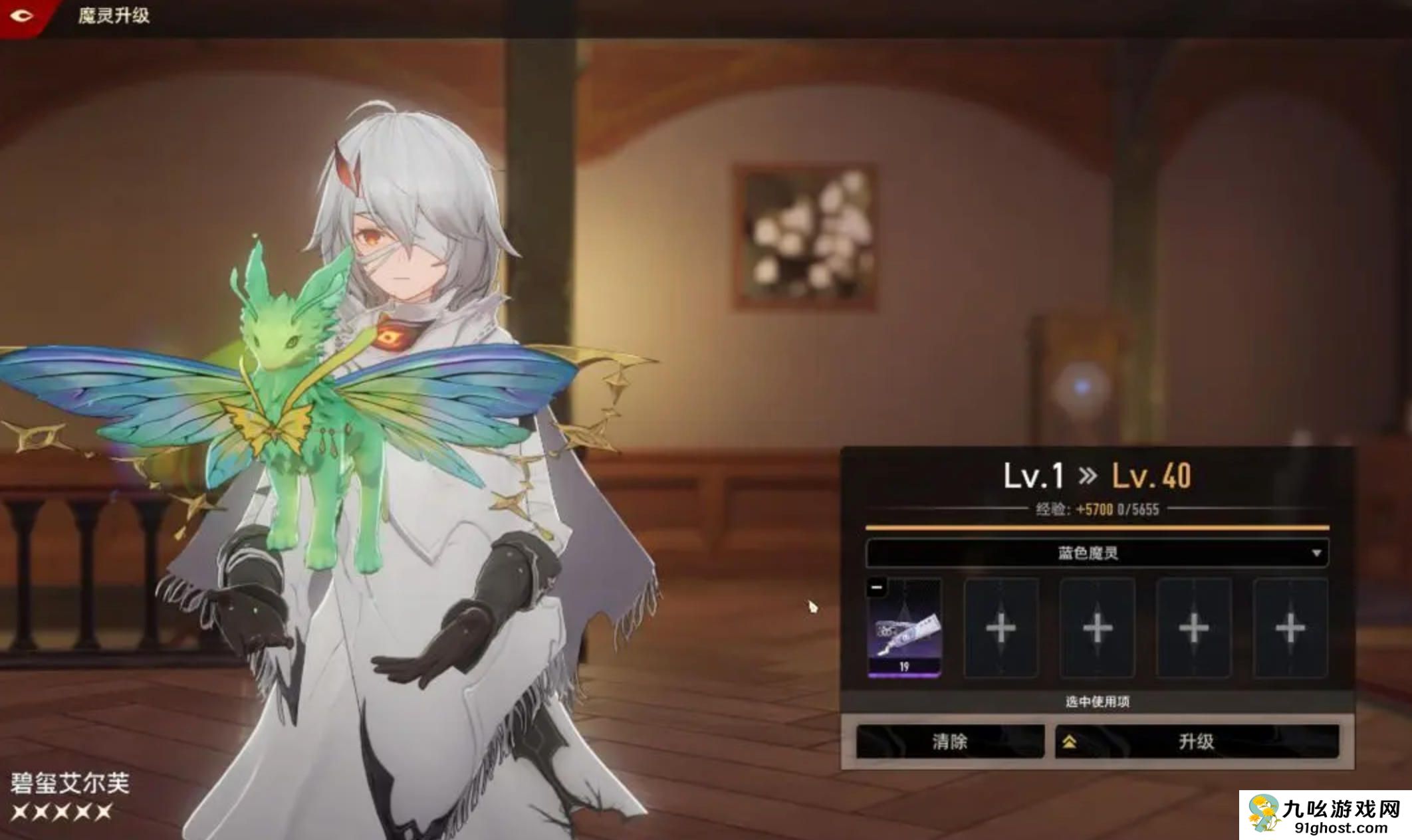Open the 九吆游戏网 watermark link
This screenshot has width=1412, height=840.
coord(1325,815)
